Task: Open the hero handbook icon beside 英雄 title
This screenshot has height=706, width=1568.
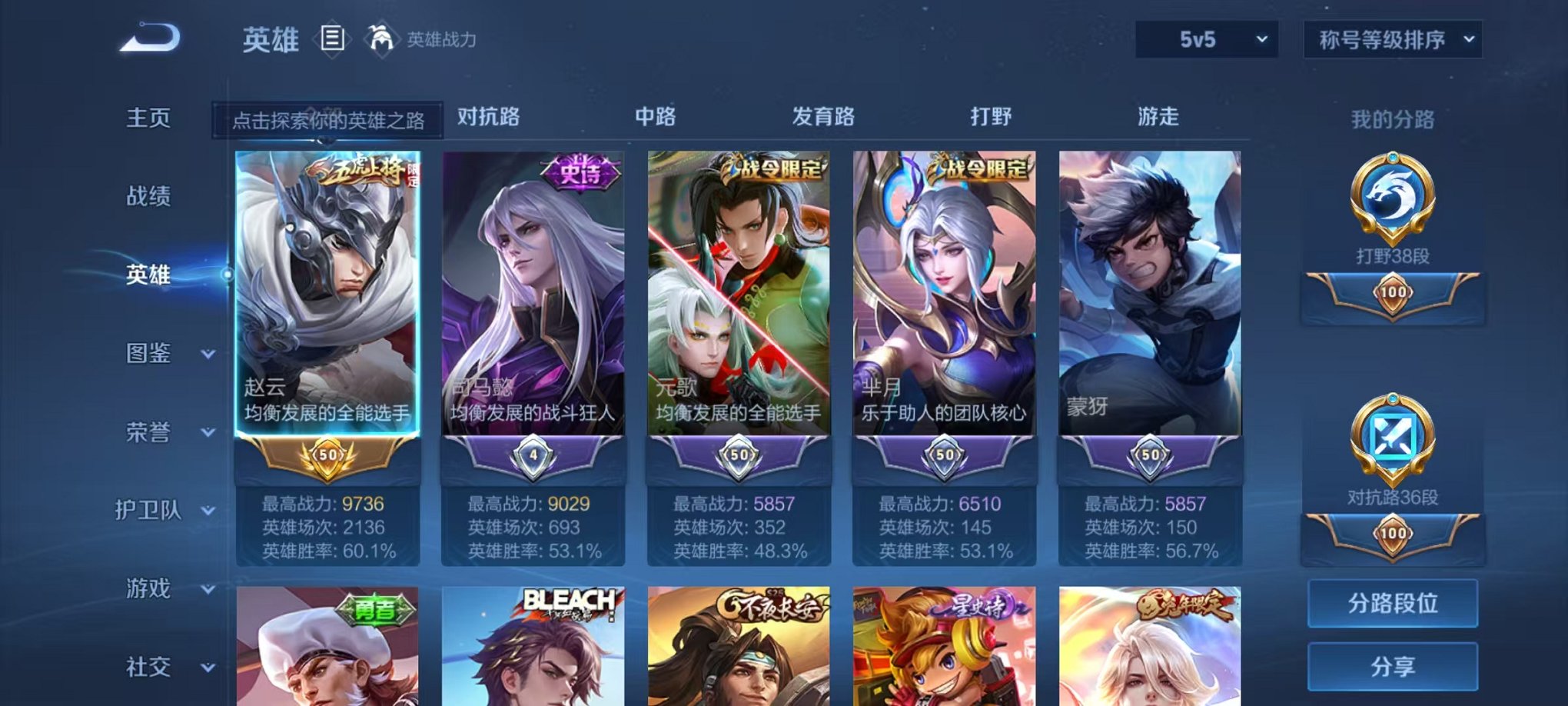Action: tap(334, 39)
